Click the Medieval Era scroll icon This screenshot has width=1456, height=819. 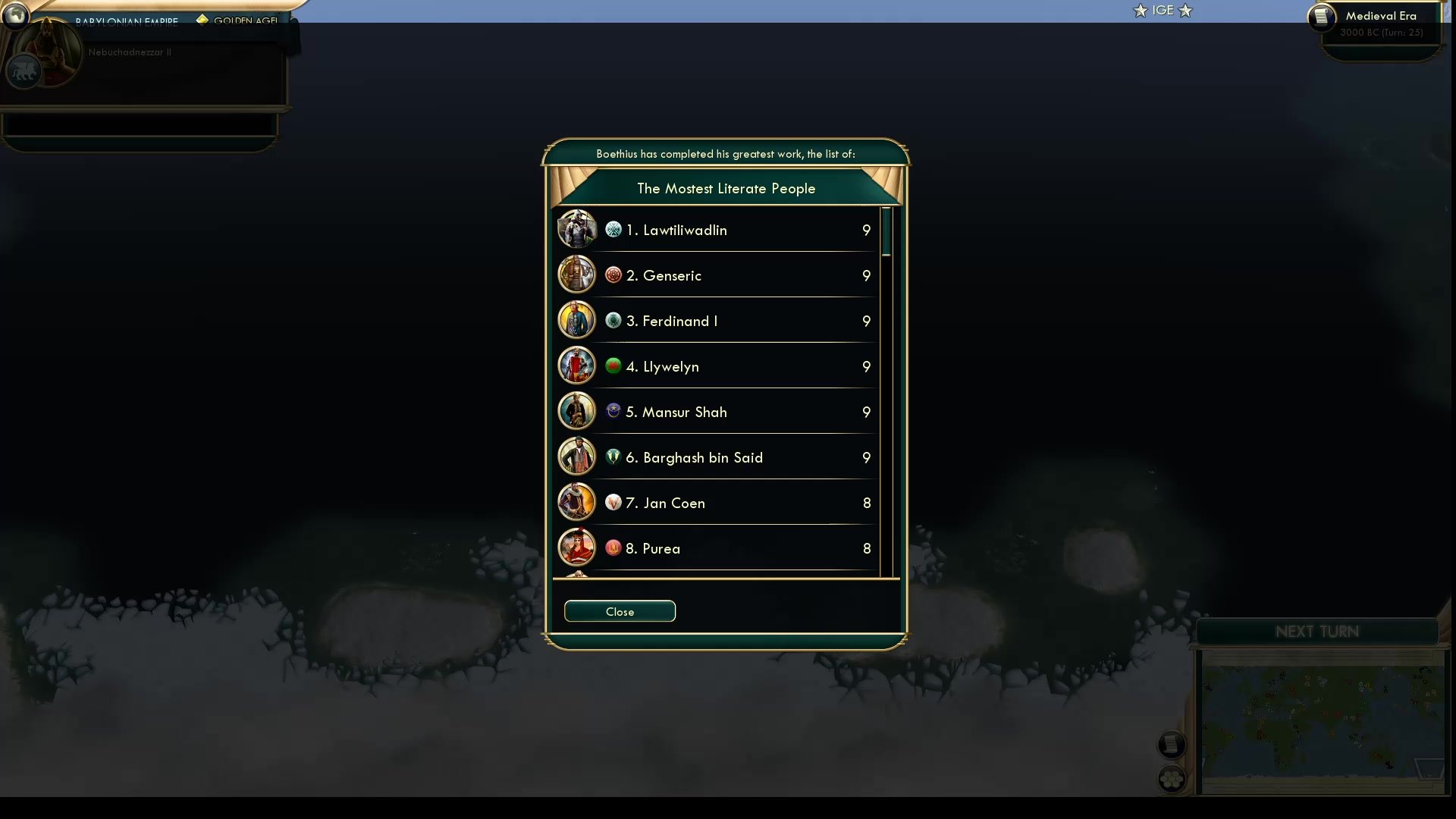coord(1322,18)
